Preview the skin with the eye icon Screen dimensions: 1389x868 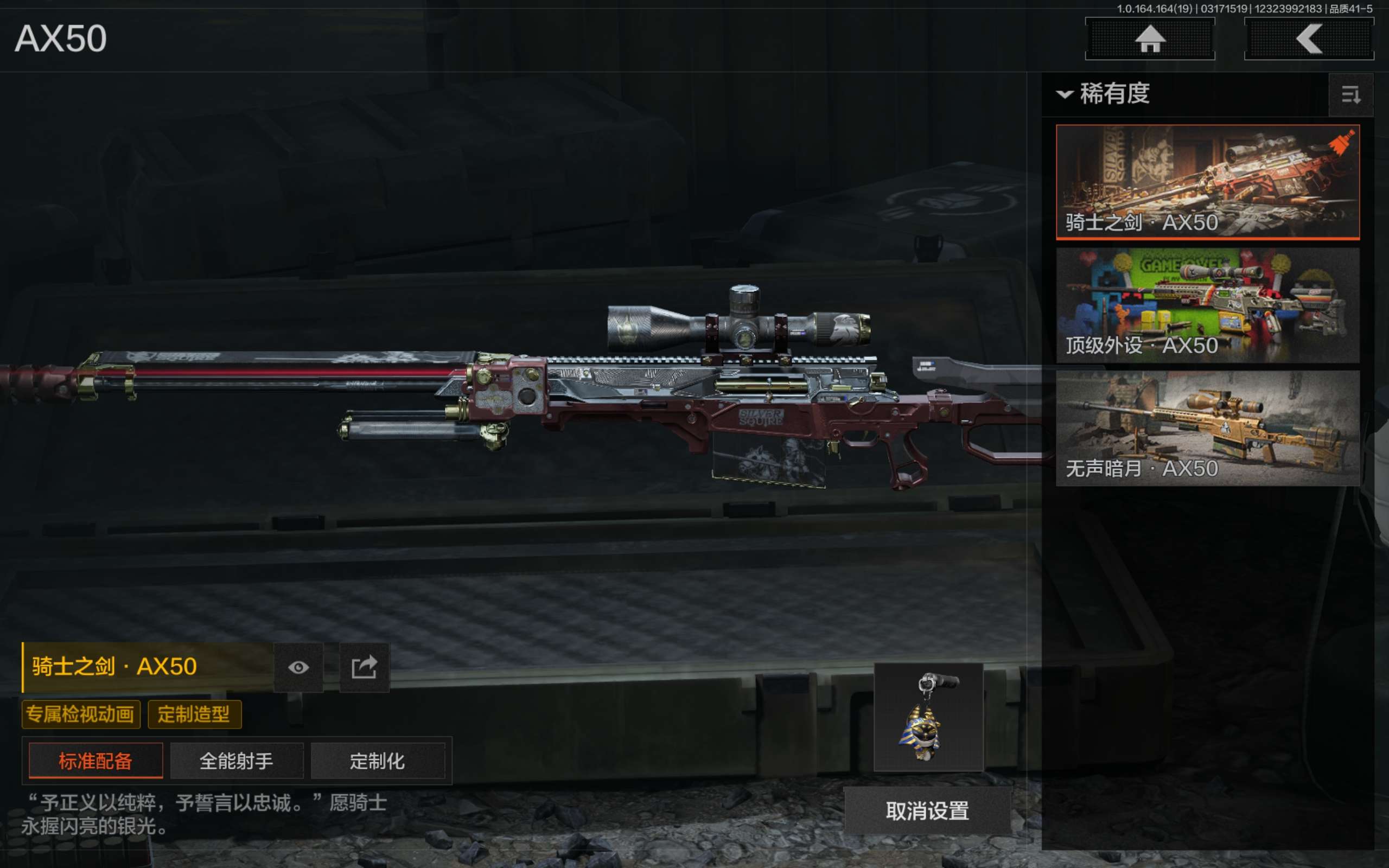[298, 667]
